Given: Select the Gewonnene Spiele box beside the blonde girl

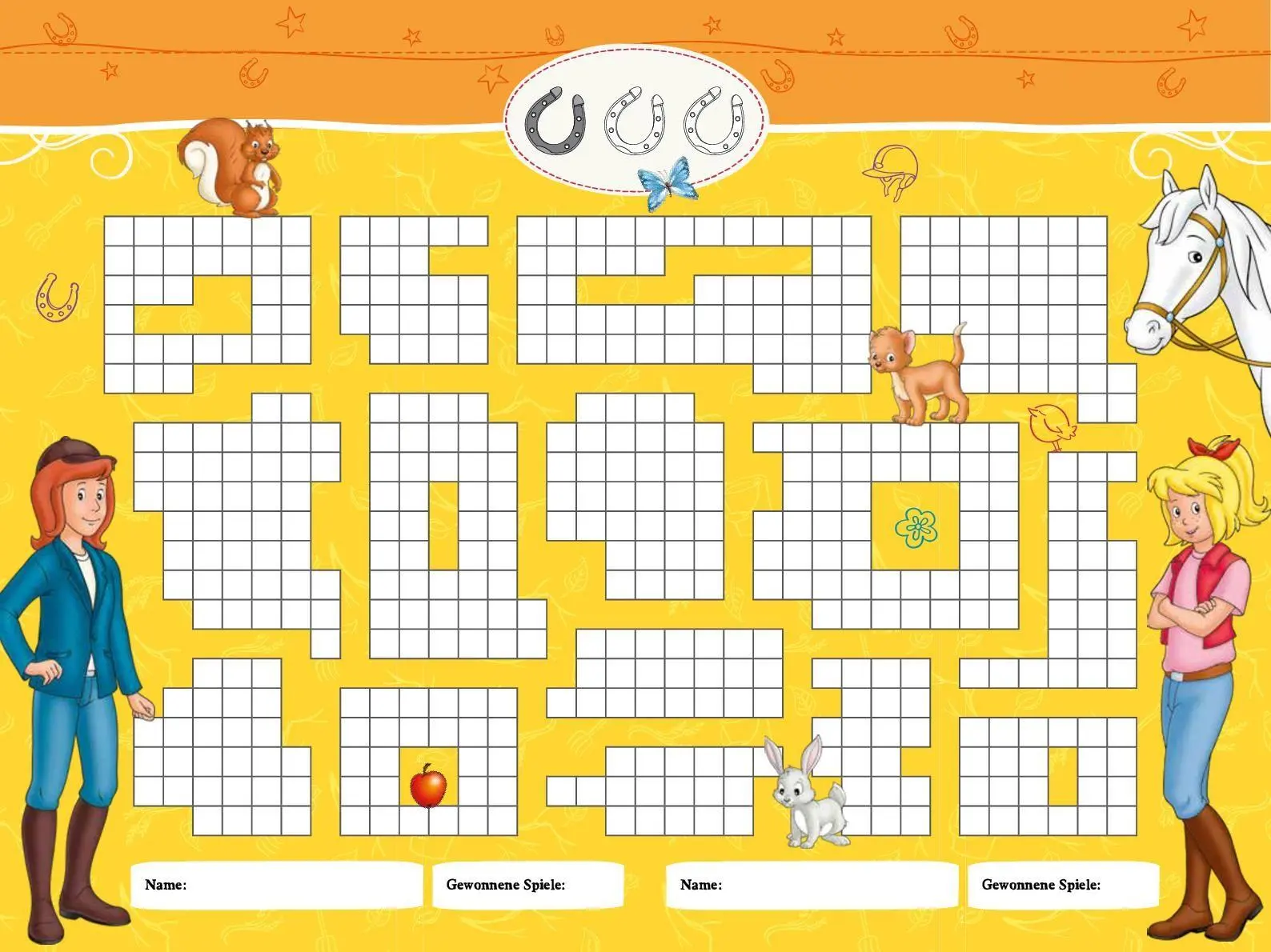Looking at the screenshot, I should click(1063, 885).
